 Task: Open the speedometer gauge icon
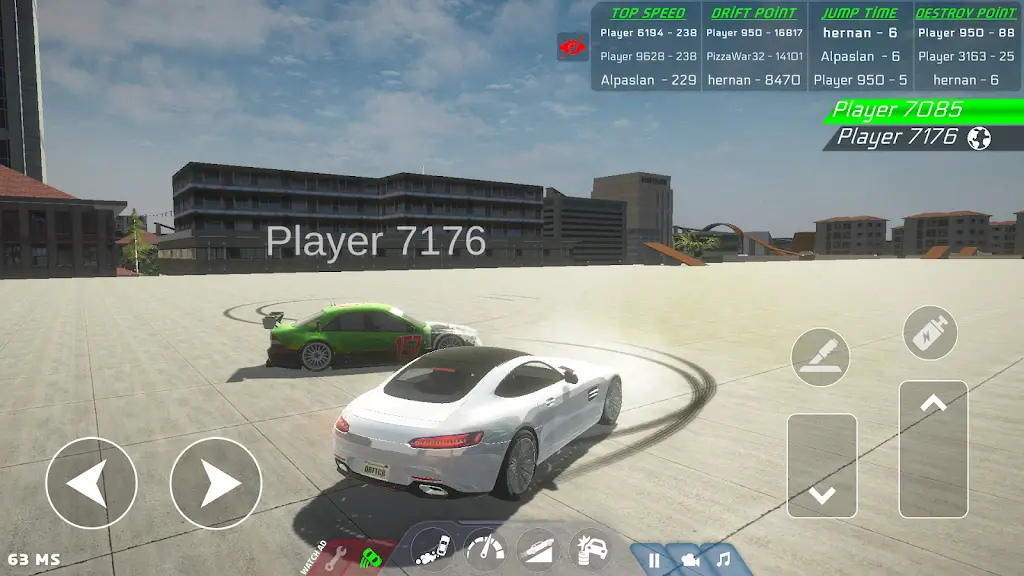tap(485, 550)
